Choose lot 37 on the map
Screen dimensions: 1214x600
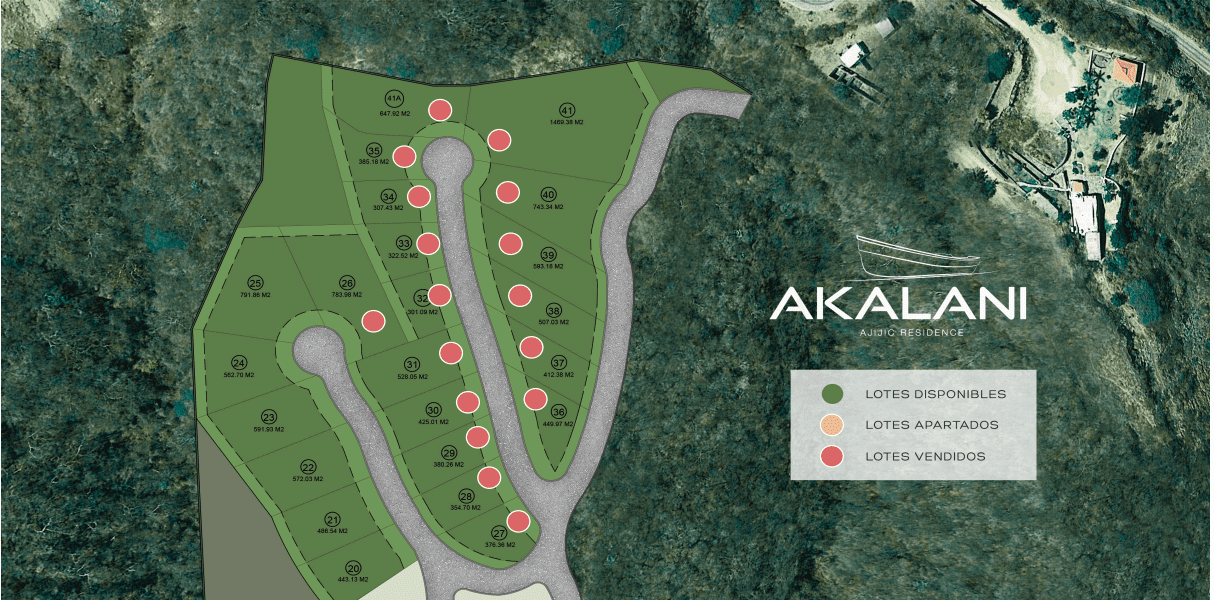[x=558, y=362]
